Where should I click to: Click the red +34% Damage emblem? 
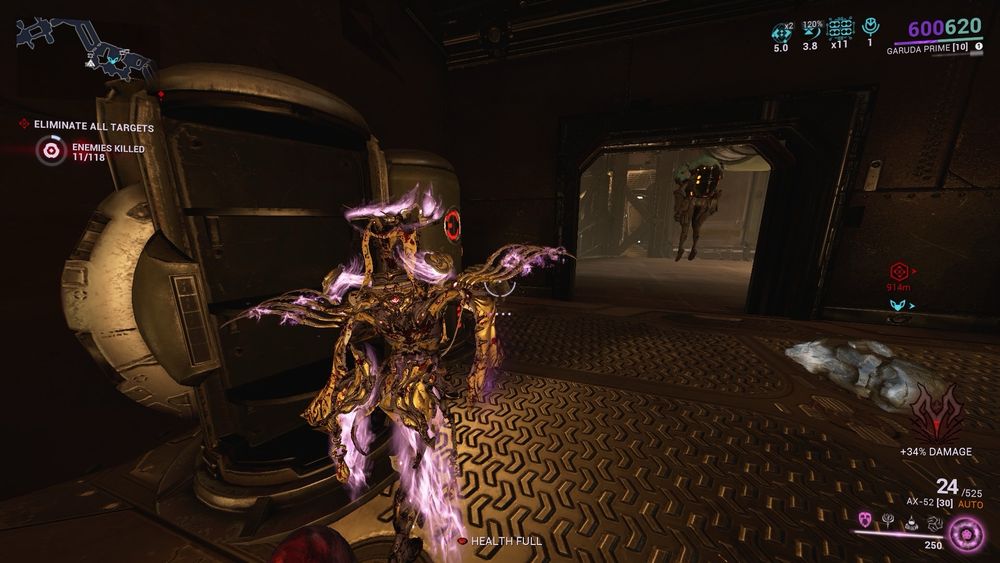tap(935, 414)
